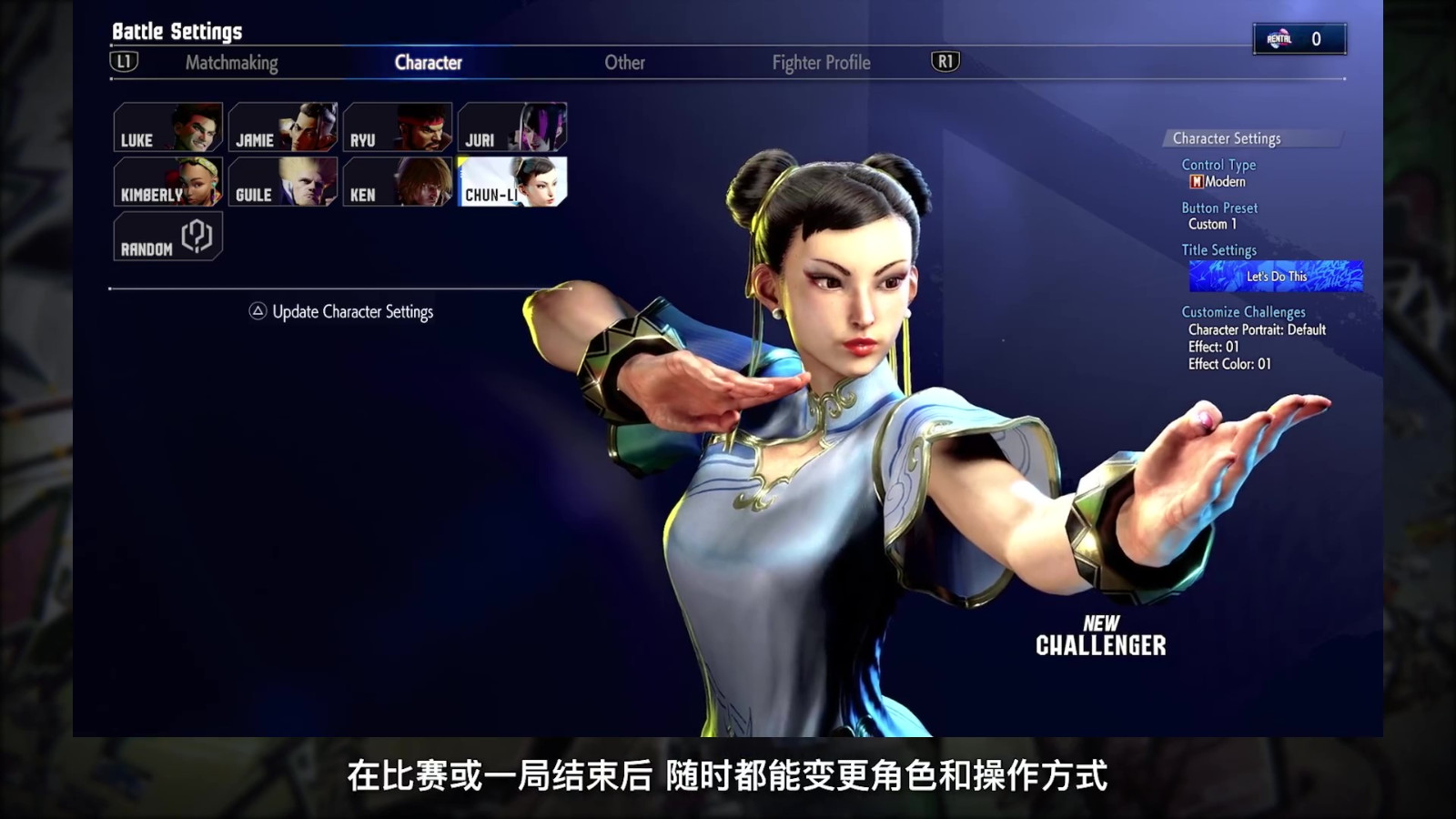Select Luke's character portrait

(x=167, y=127)
